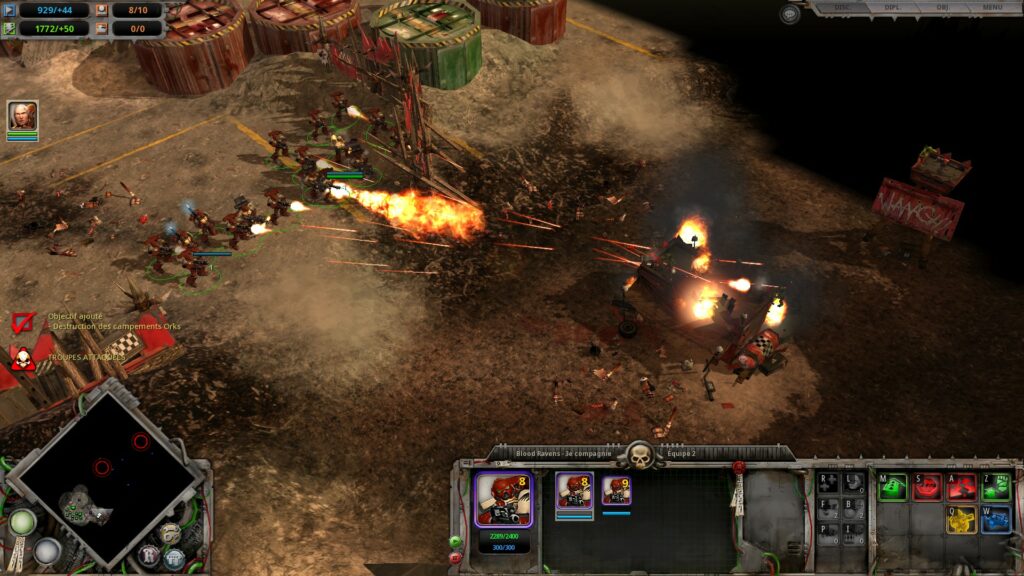Click the large selected squad portrait
The height and width of the screenshot is (576, 1024).
point(503,499)
